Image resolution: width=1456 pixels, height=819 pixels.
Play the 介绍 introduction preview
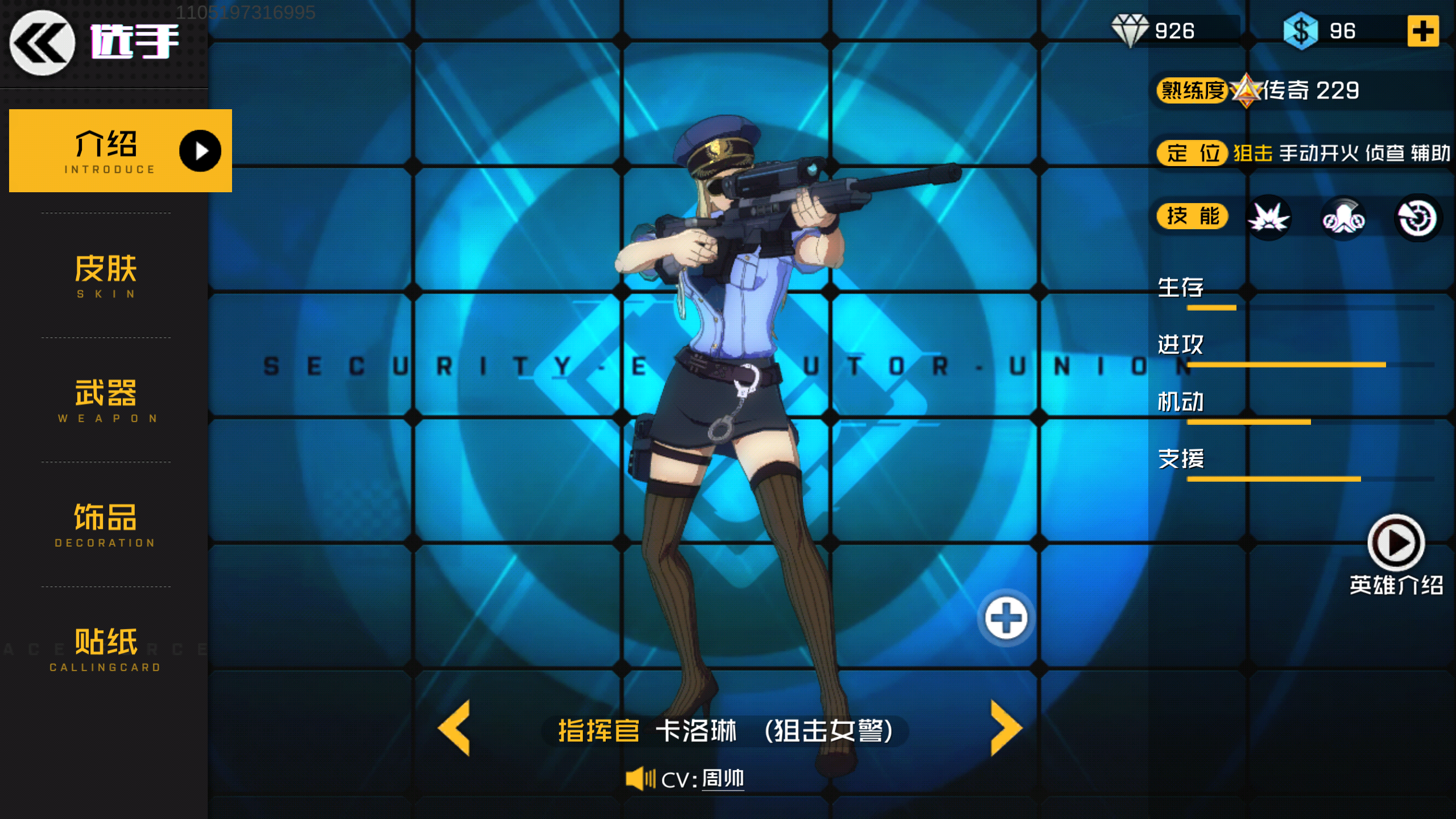click(x=200, y=151)
